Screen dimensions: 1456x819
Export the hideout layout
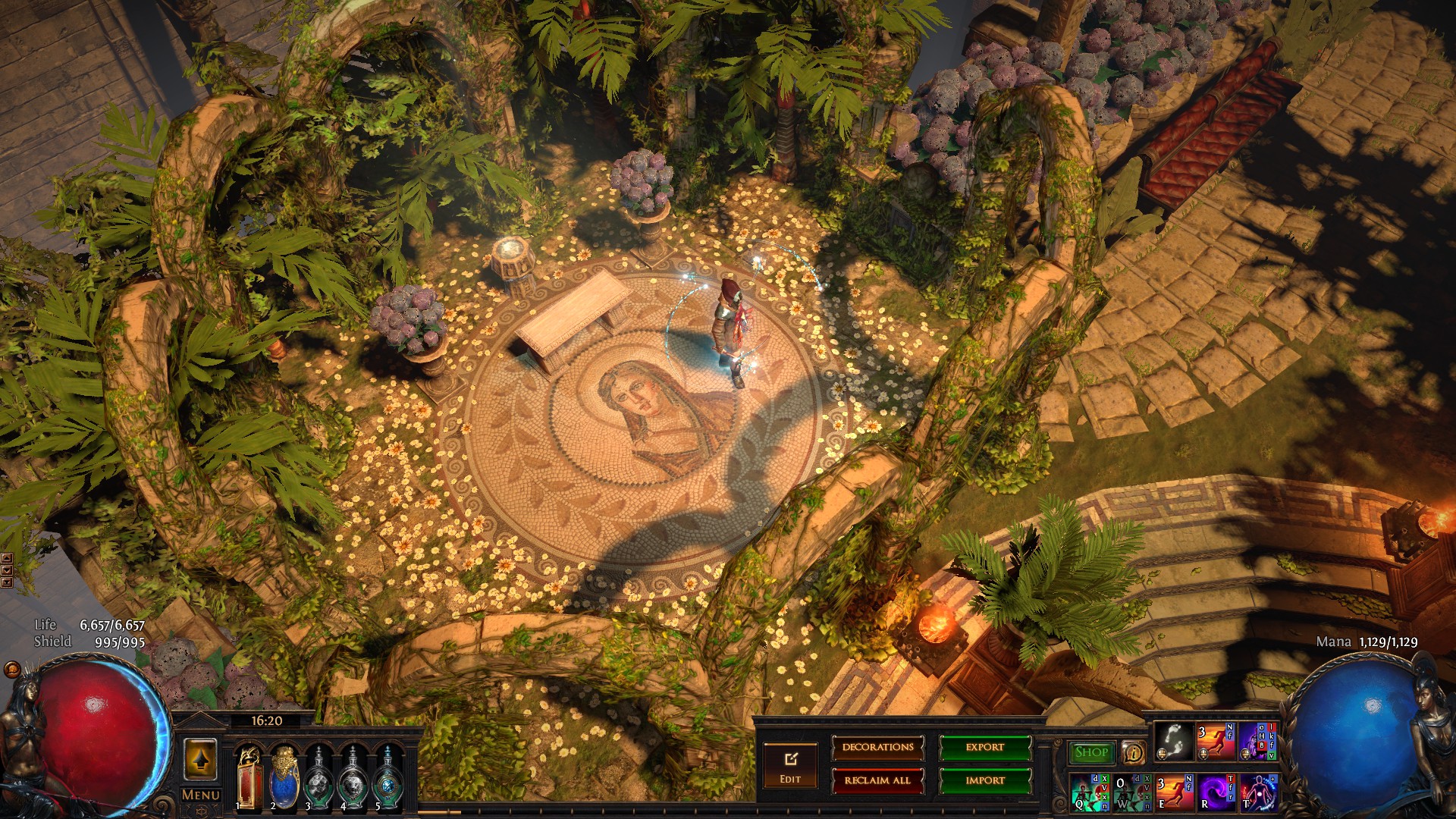click(x=985, y=748)
